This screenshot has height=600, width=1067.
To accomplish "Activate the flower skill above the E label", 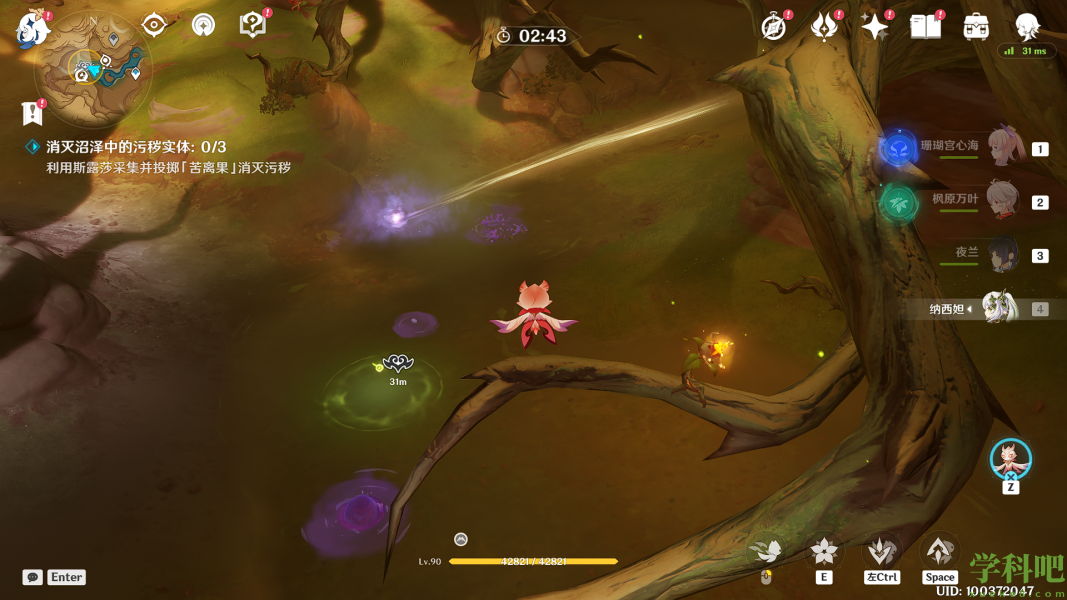I will pos(824,551).
